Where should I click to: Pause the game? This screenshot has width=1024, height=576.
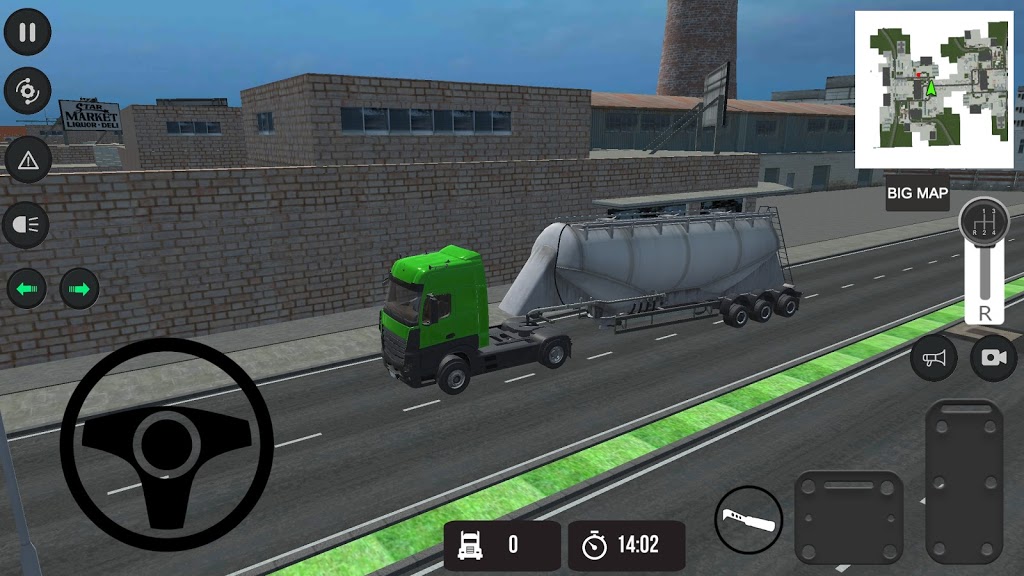28,32
